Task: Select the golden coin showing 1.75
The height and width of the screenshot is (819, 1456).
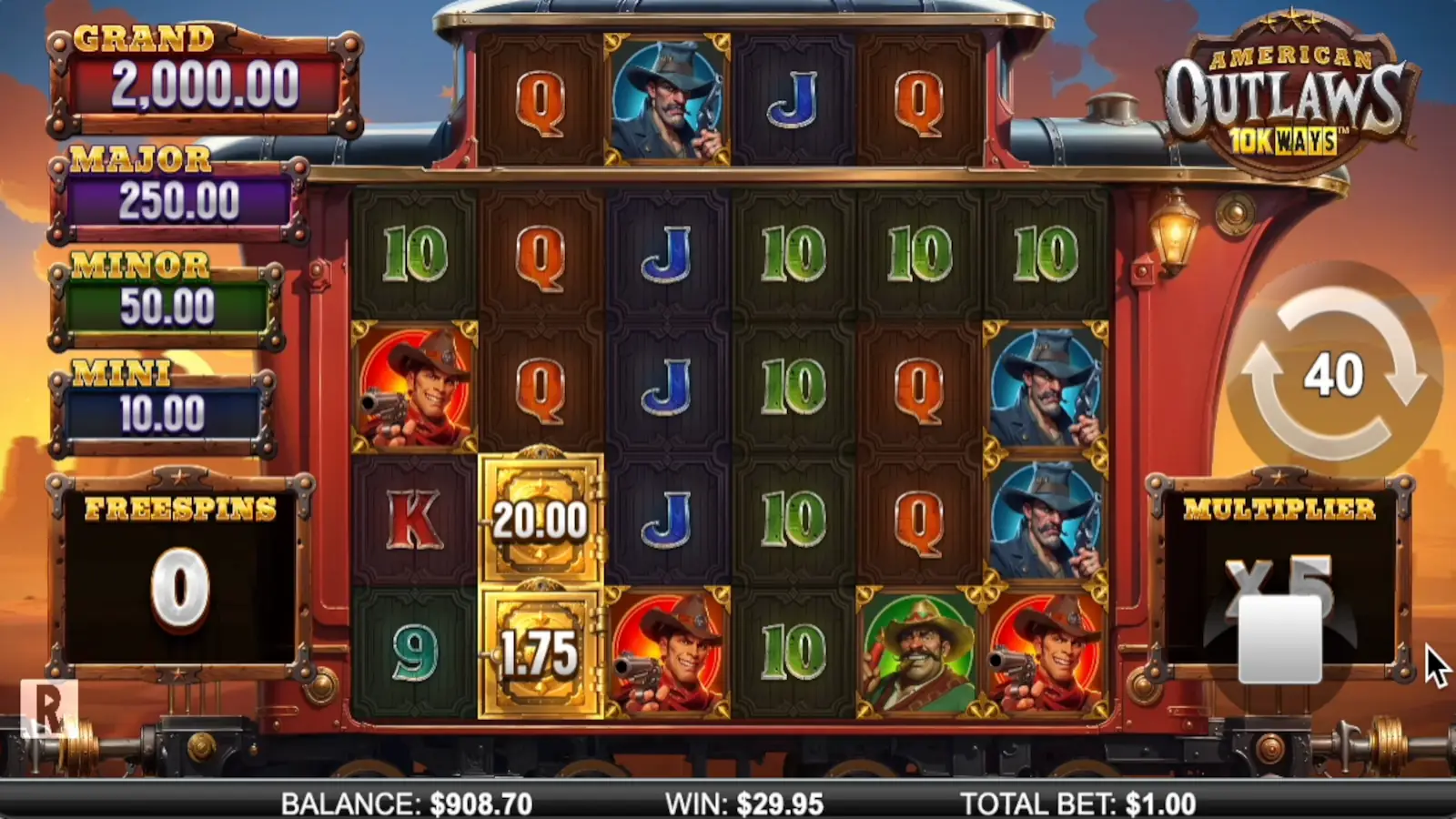Action: 541,652
